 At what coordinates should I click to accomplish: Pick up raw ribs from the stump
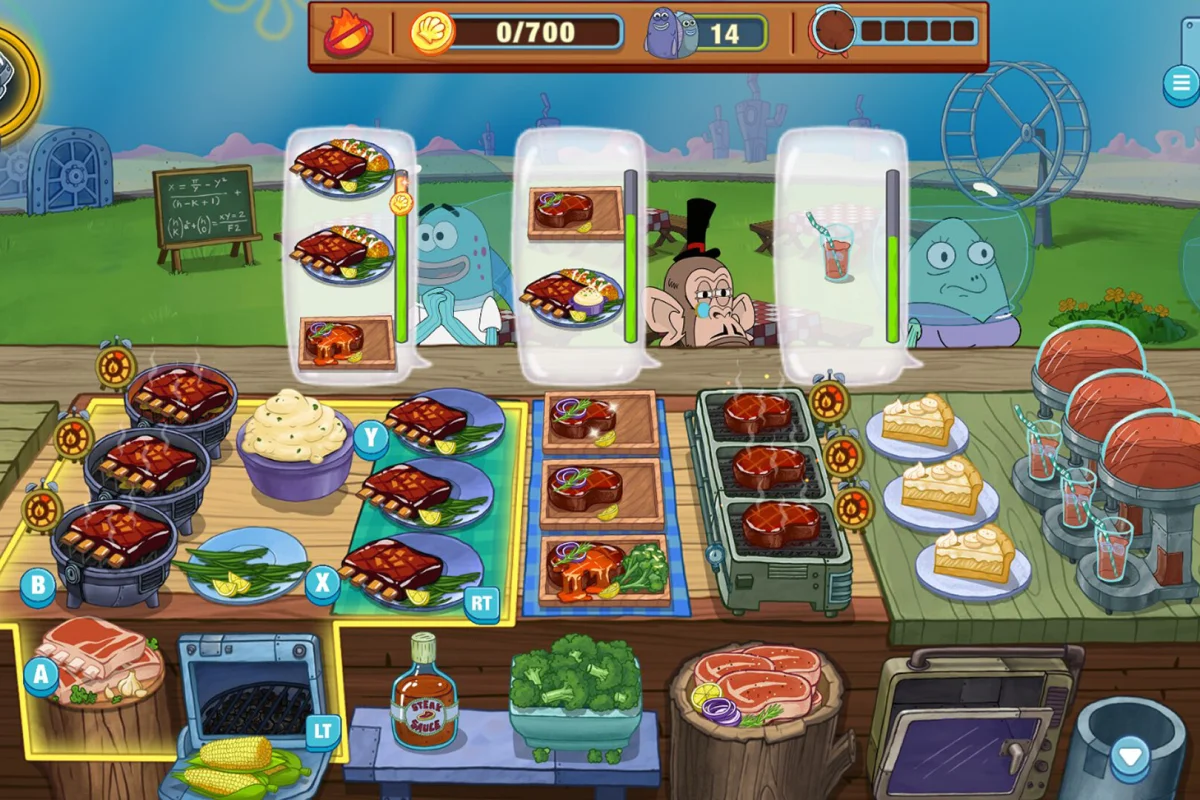(x=100, y=652)
